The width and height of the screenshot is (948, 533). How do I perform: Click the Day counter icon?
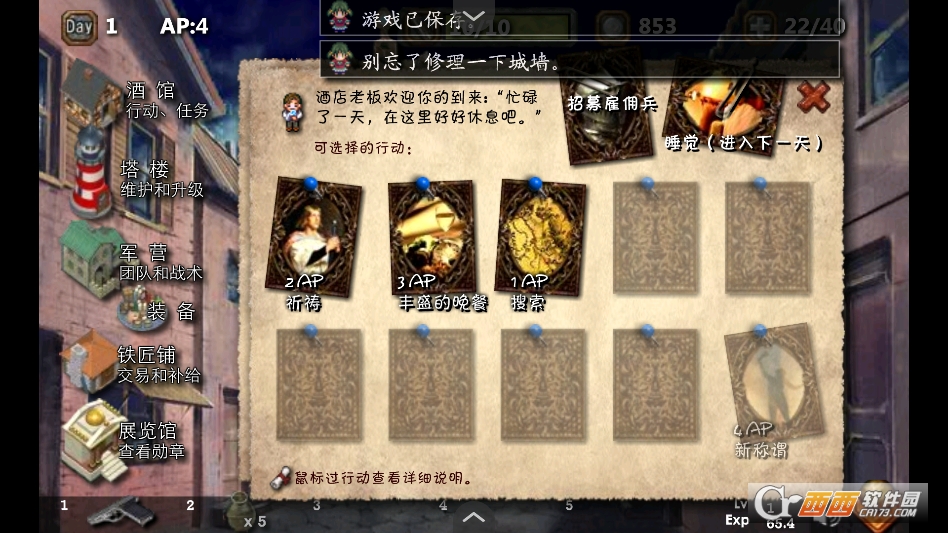[x=79, y=26]
